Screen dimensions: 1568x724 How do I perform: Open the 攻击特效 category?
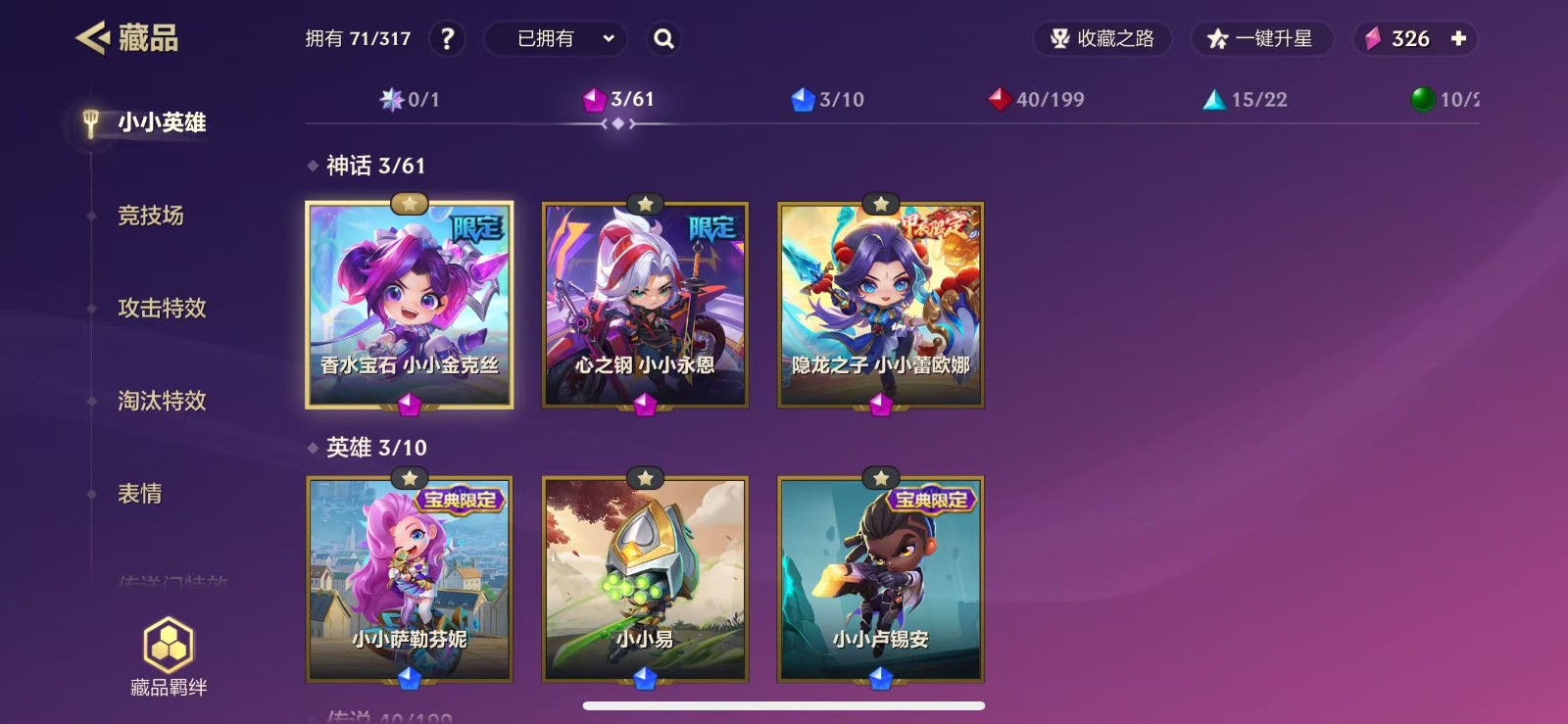[x=162, y=308]
